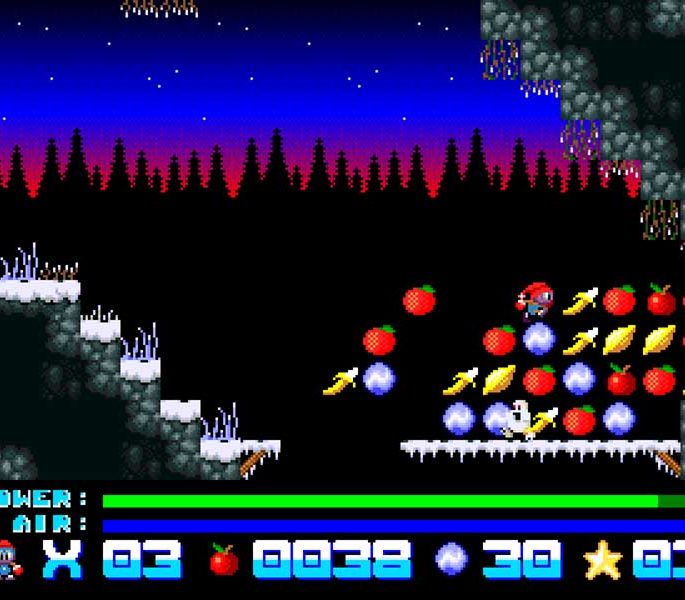Click the player lives character icon
Screen dimensions: 685x600
tap(8, 560)
